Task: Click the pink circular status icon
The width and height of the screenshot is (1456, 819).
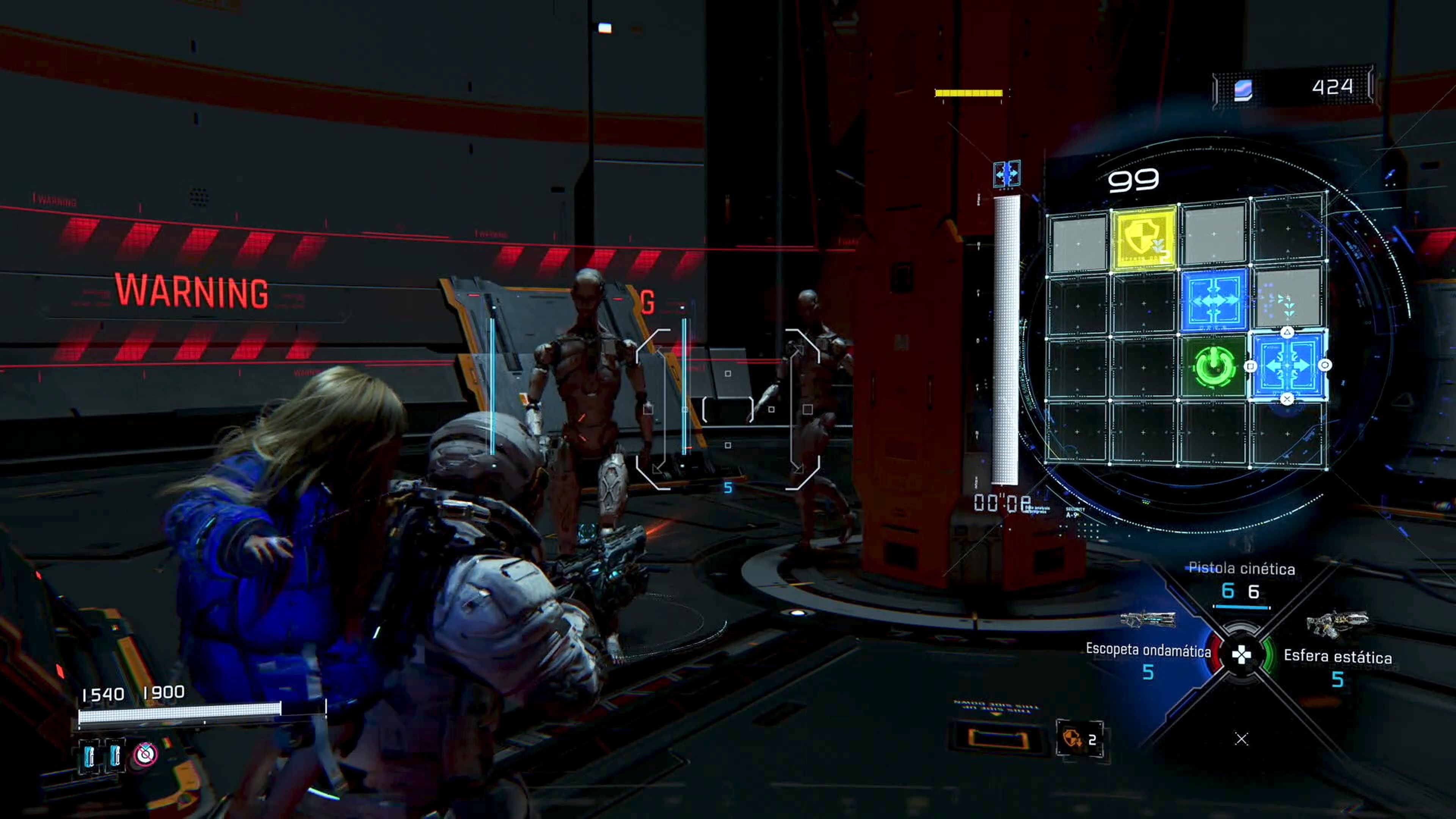Action: 145,754
